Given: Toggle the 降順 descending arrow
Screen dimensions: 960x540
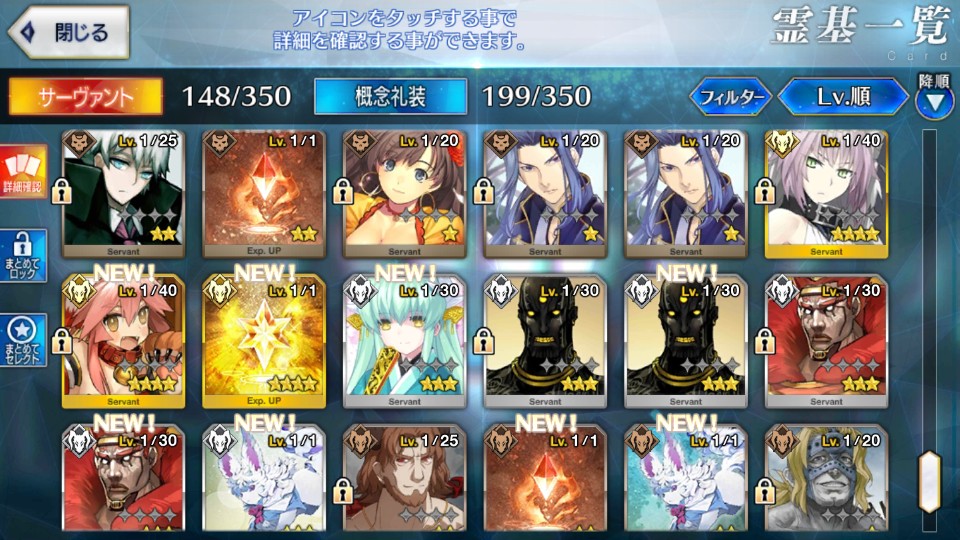Looking at the screenshot, I should coord(933,98).
